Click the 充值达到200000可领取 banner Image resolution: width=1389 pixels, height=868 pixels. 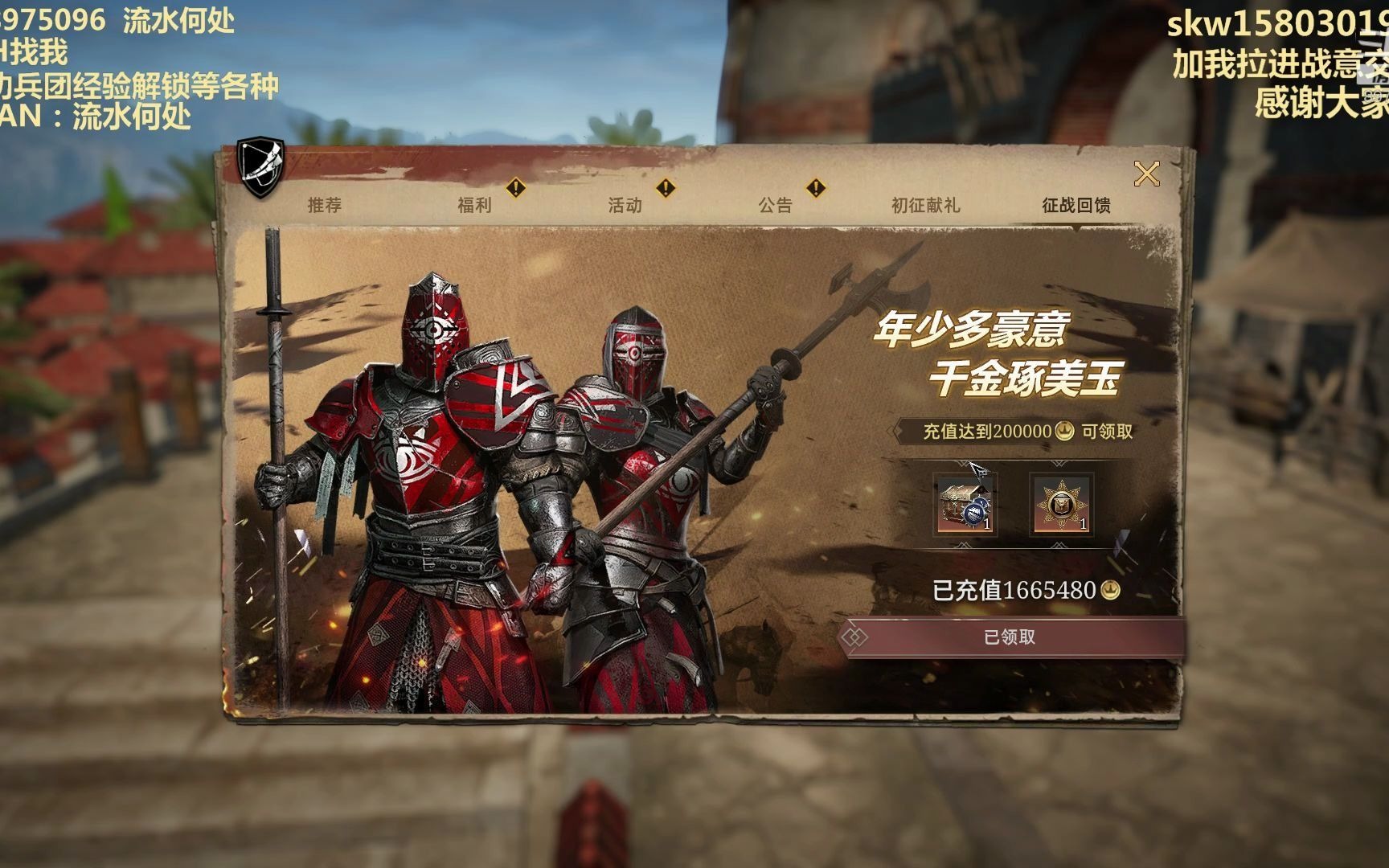1026,431
